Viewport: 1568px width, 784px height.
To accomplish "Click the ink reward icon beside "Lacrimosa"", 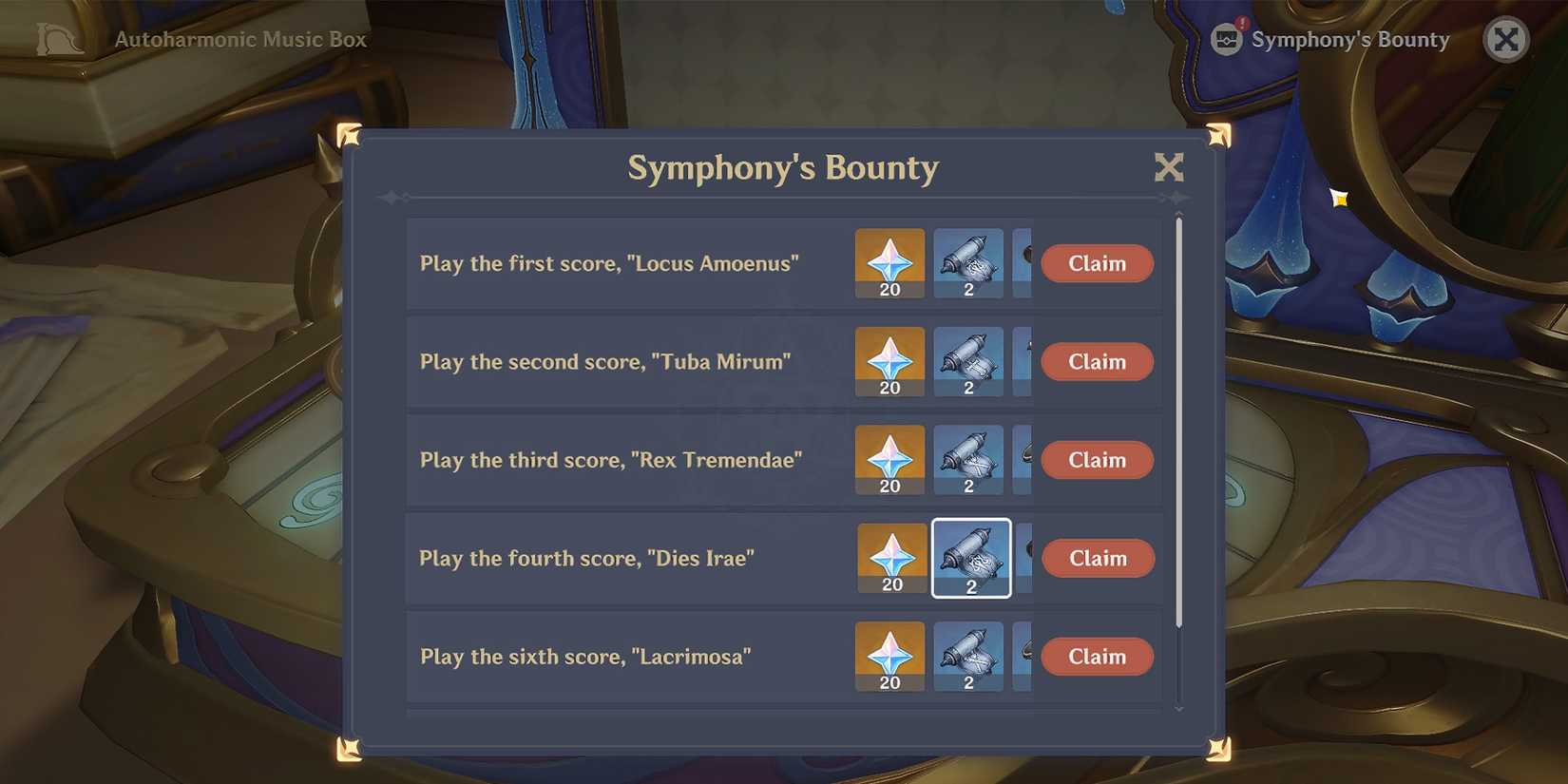I will click(x=968, y=655).
